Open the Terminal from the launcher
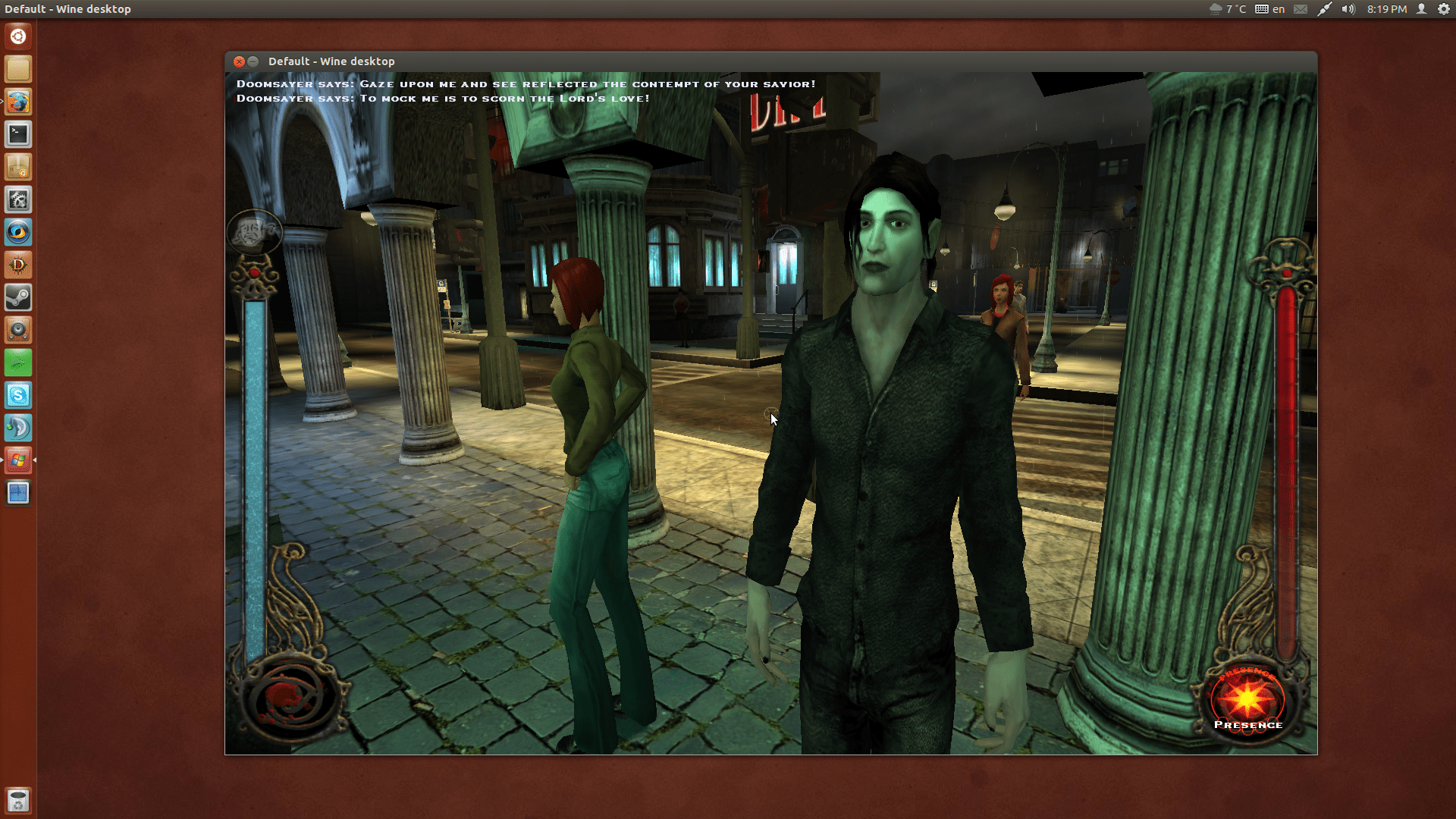 [x=17, y=134]
